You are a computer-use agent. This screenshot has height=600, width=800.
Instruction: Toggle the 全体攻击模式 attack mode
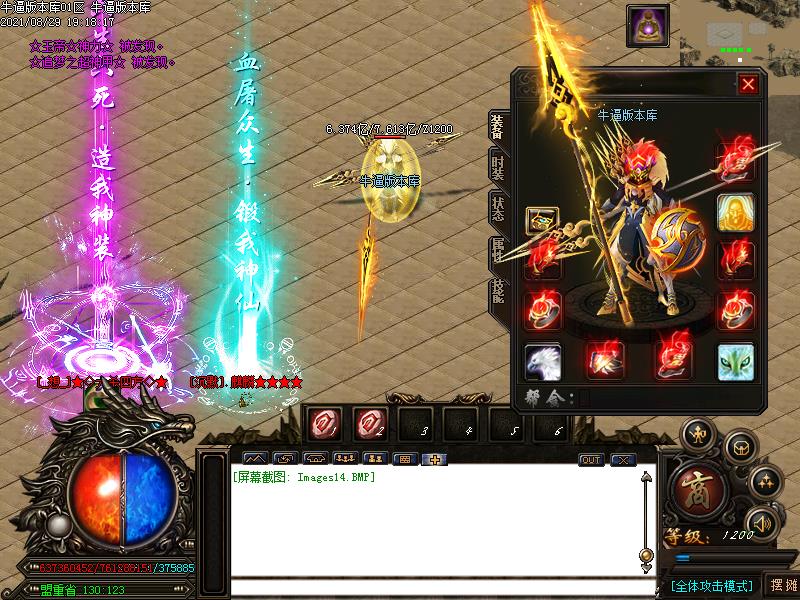tap(710, 585)
